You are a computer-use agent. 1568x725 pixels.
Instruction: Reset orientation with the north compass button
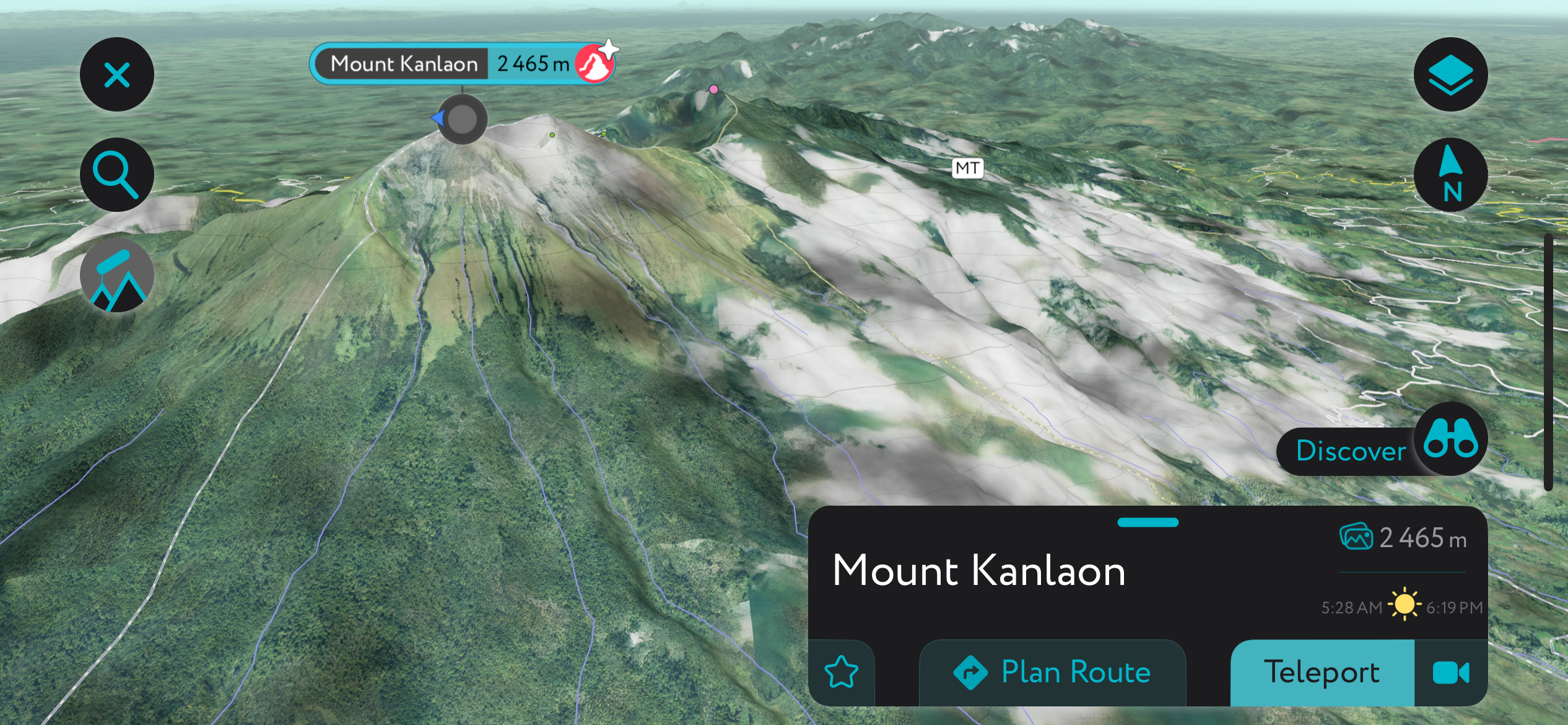click(1450, 175)
